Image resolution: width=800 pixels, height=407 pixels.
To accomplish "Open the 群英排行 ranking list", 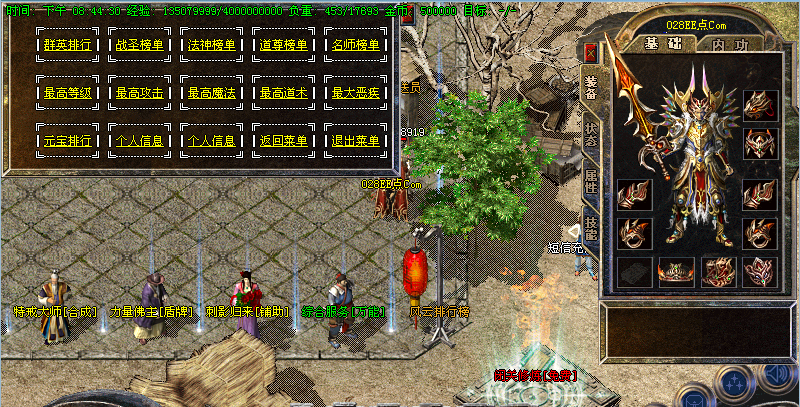I will pyautogui.click(x=68, y=45).
